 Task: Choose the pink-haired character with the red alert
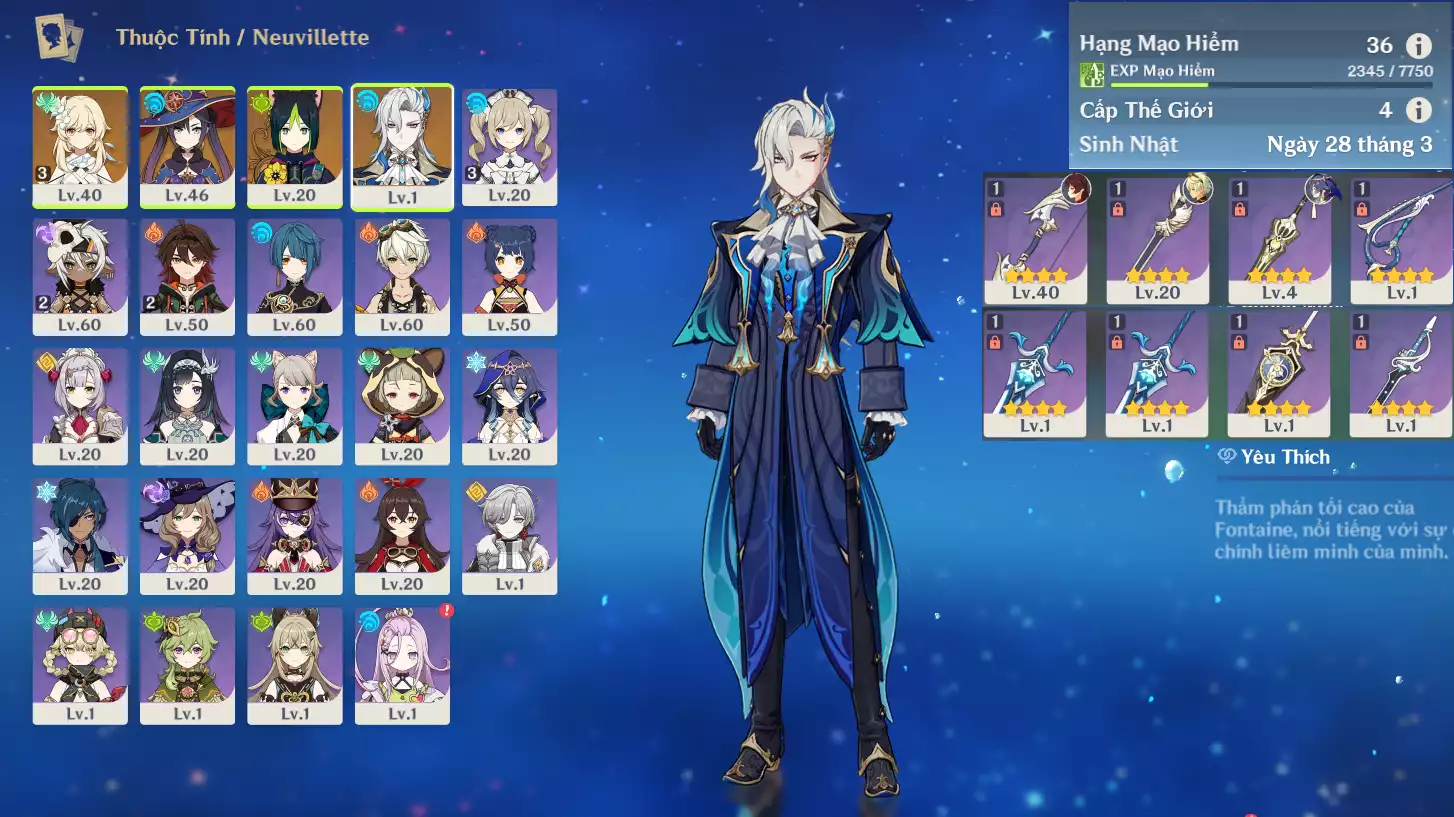tap(402, 664)
